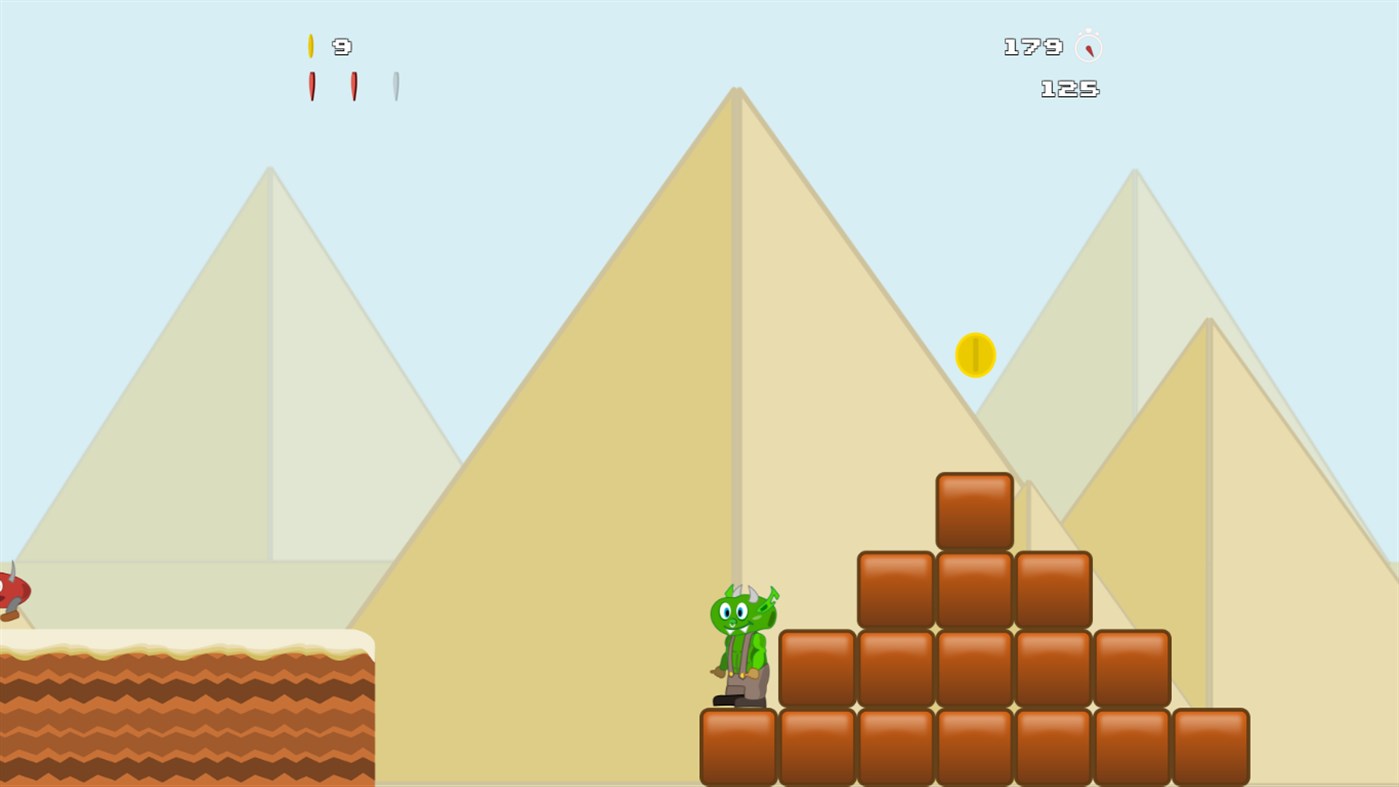1399x787 pixels.
Task: Click the block directly right of the player
Action: point(816,665)
